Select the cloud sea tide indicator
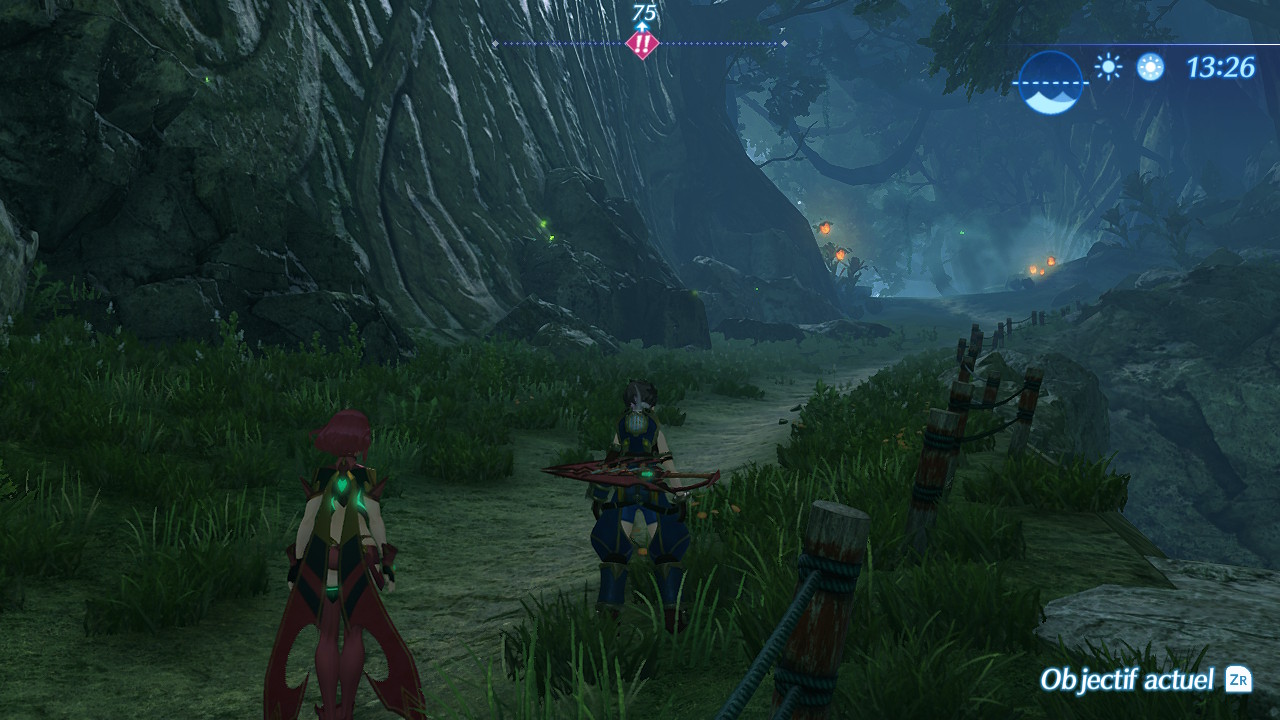This screenshot has height=720, width=1280. [1051, 83]
